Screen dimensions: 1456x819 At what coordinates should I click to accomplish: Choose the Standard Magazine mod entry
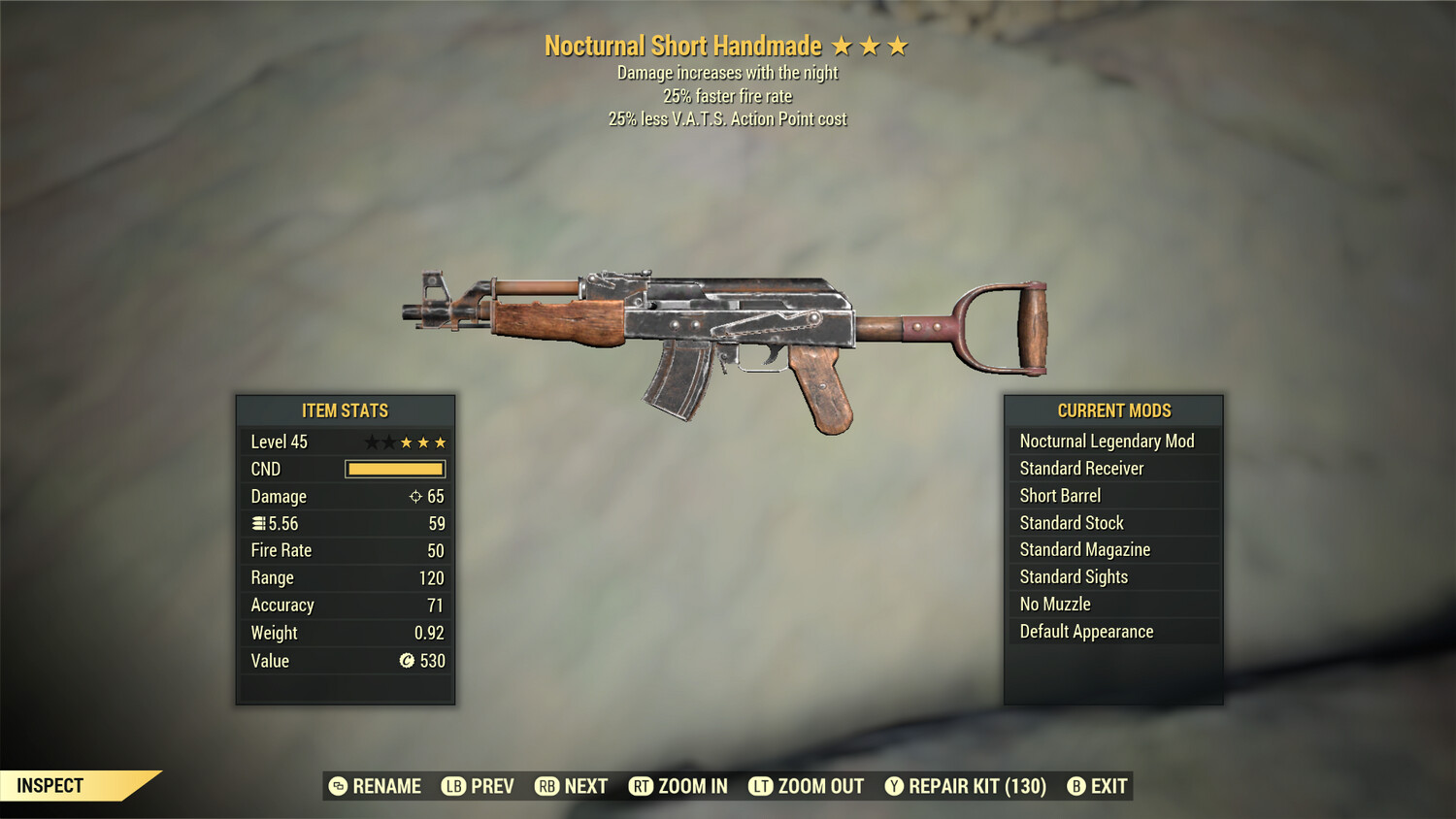point(1112,550)
